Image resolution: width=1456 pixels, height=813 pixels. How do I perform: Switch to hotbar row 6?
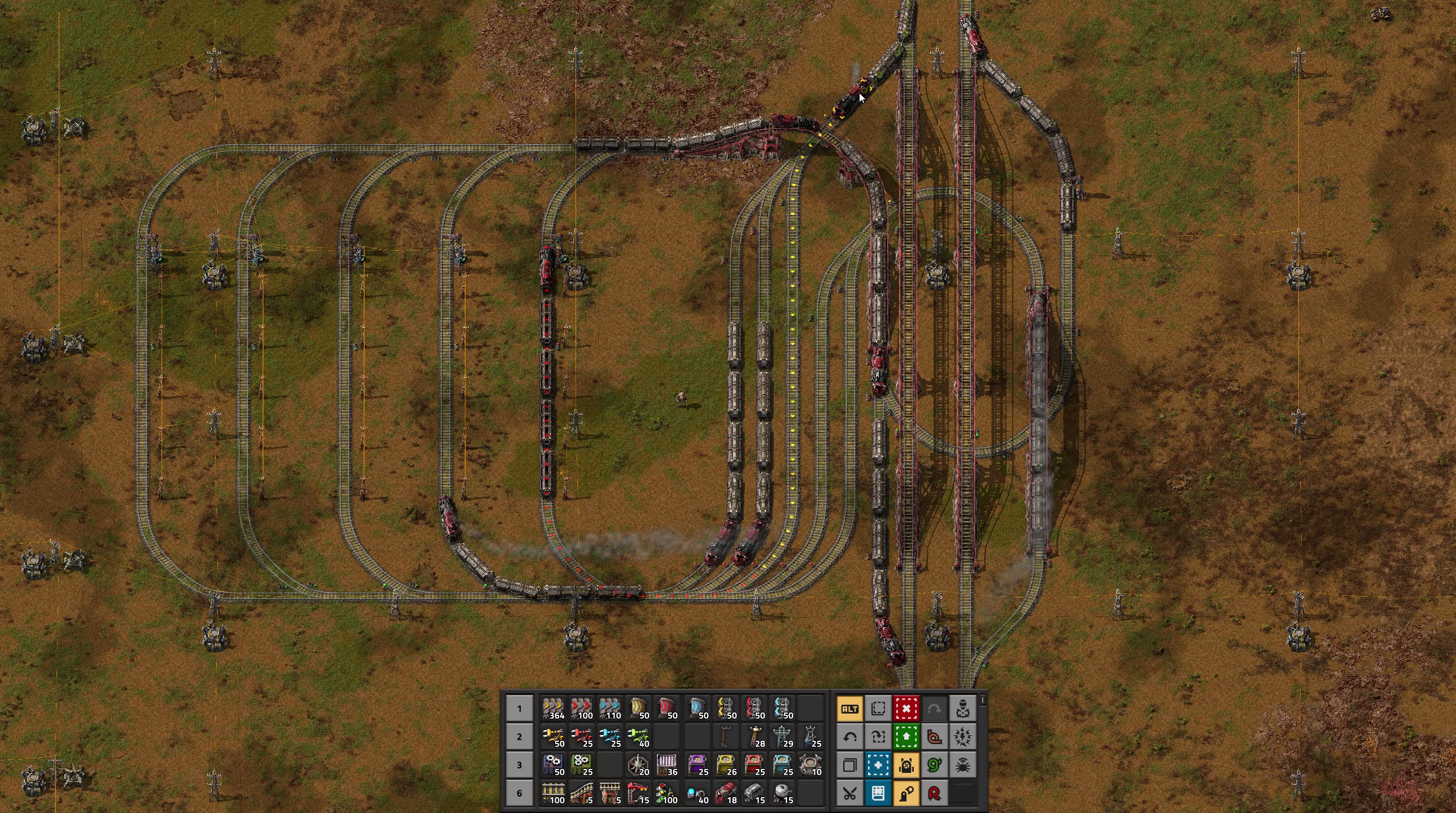pyautogui.click(x=519, y=793)
